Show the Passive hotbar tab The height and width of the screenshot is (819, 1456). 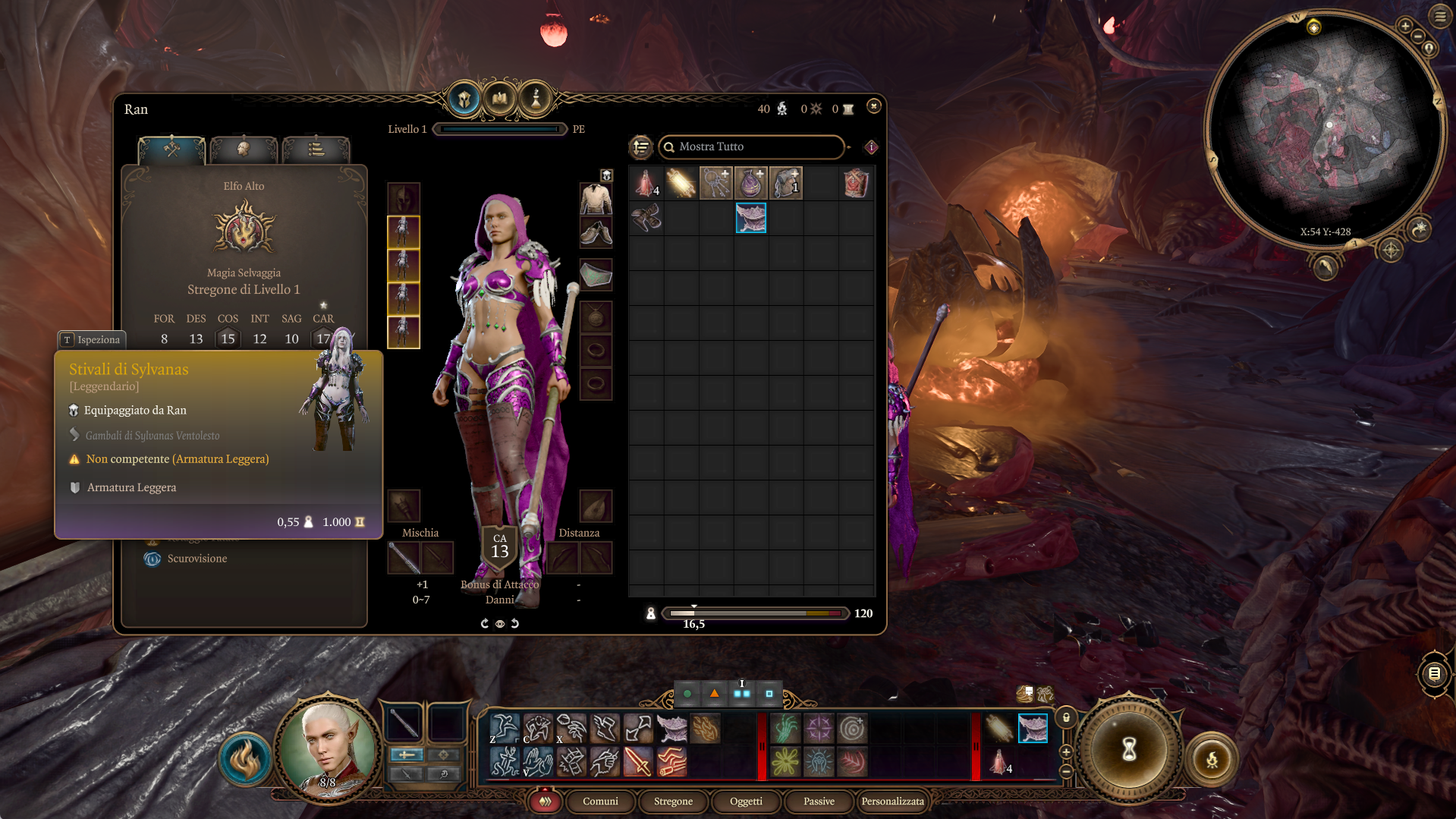point(819,801)
